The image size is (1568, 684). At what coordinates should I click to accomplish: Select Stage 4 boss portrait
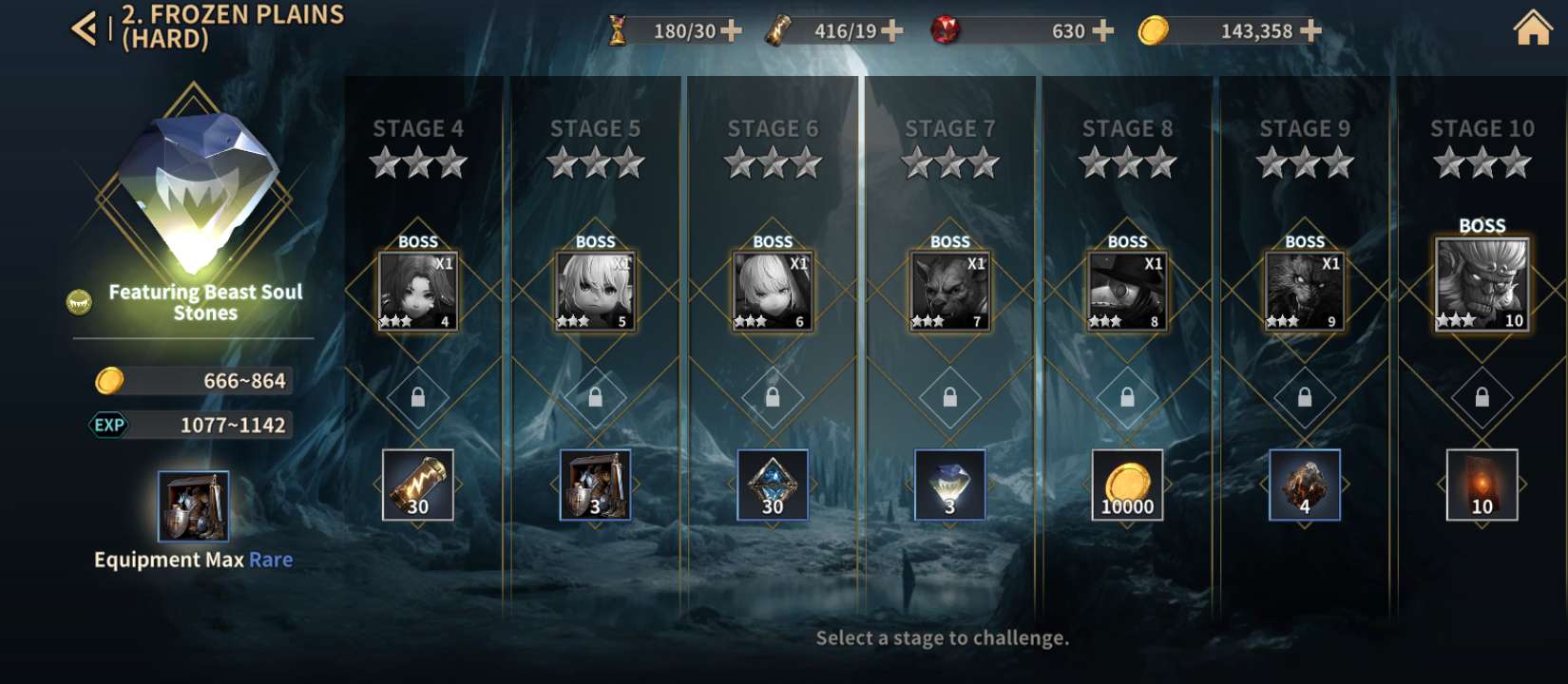click(x=418, y=291)
